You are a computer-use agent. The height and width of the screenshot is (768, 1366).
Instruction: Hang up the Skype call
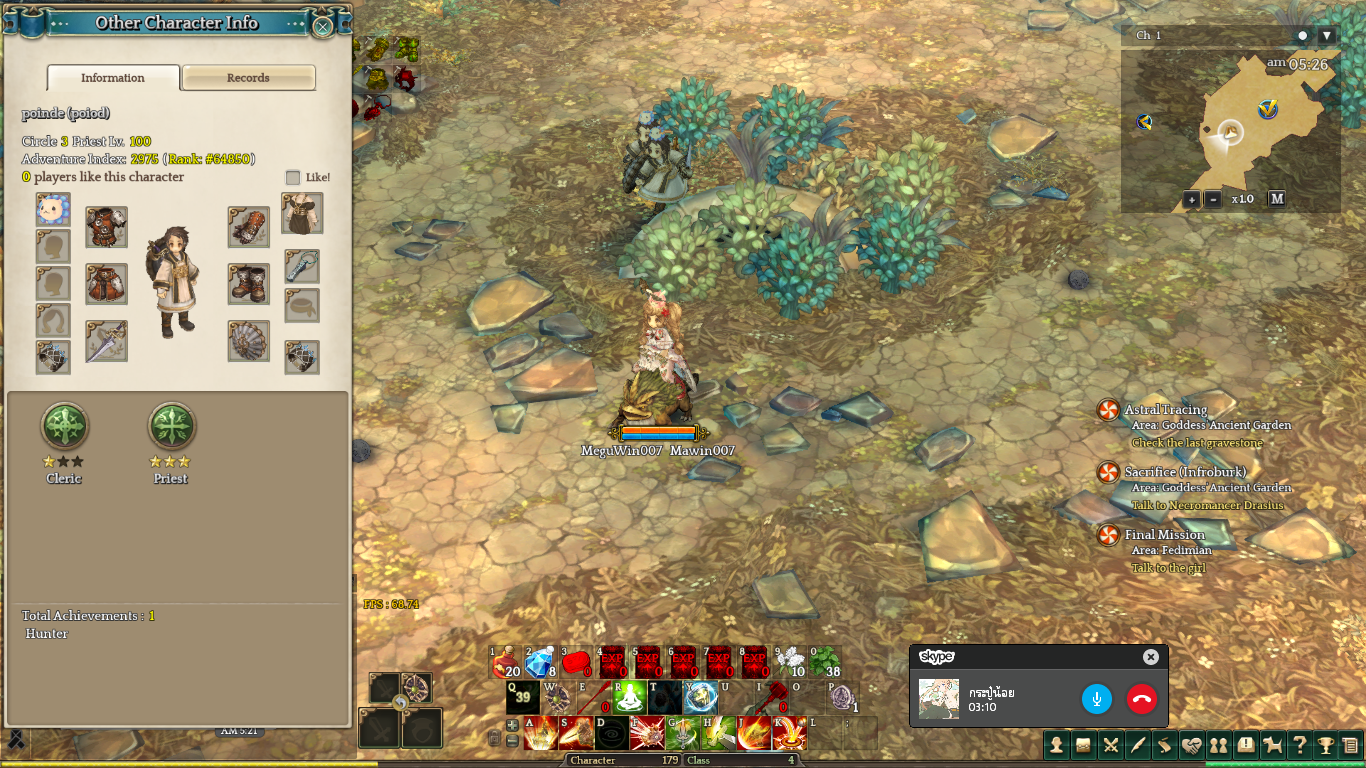point(1142,698)
